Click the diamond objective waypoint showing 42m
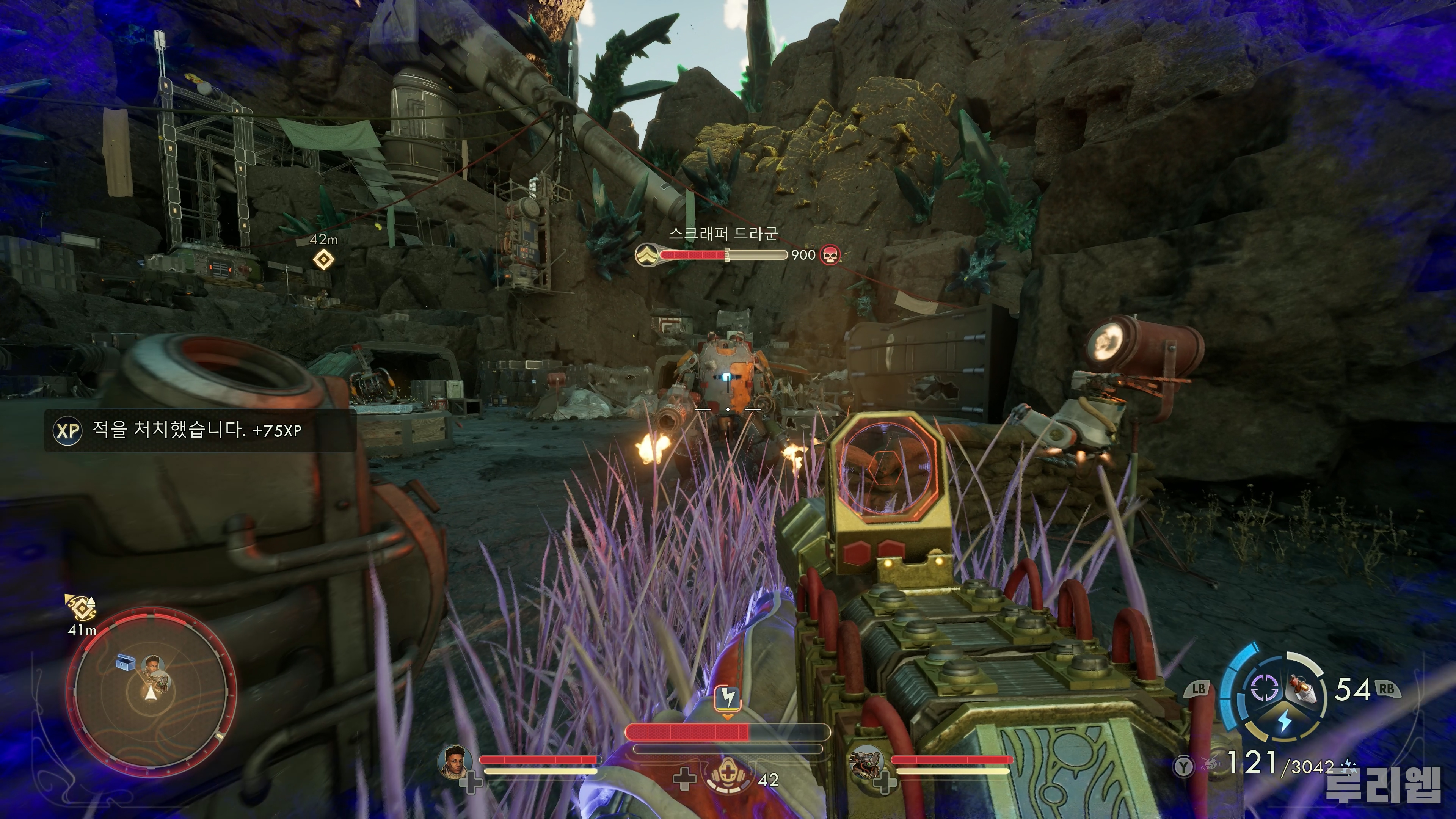This screenshot has height=819, width=1456. pos(323,259)
